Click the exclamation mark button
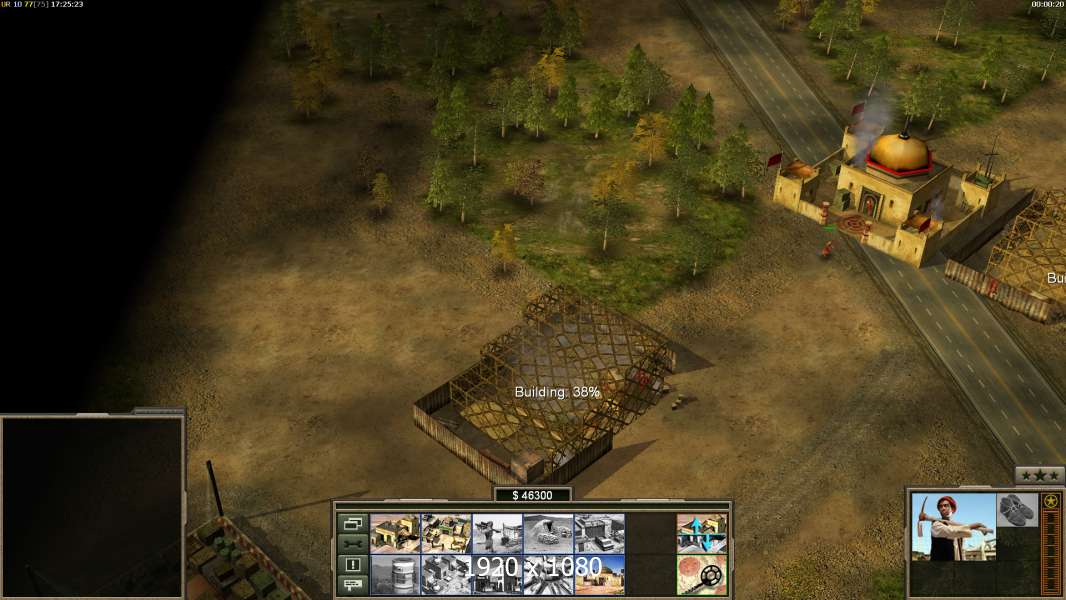Image resolution: width=1066 pixels, height=600 pixels. 353,565
